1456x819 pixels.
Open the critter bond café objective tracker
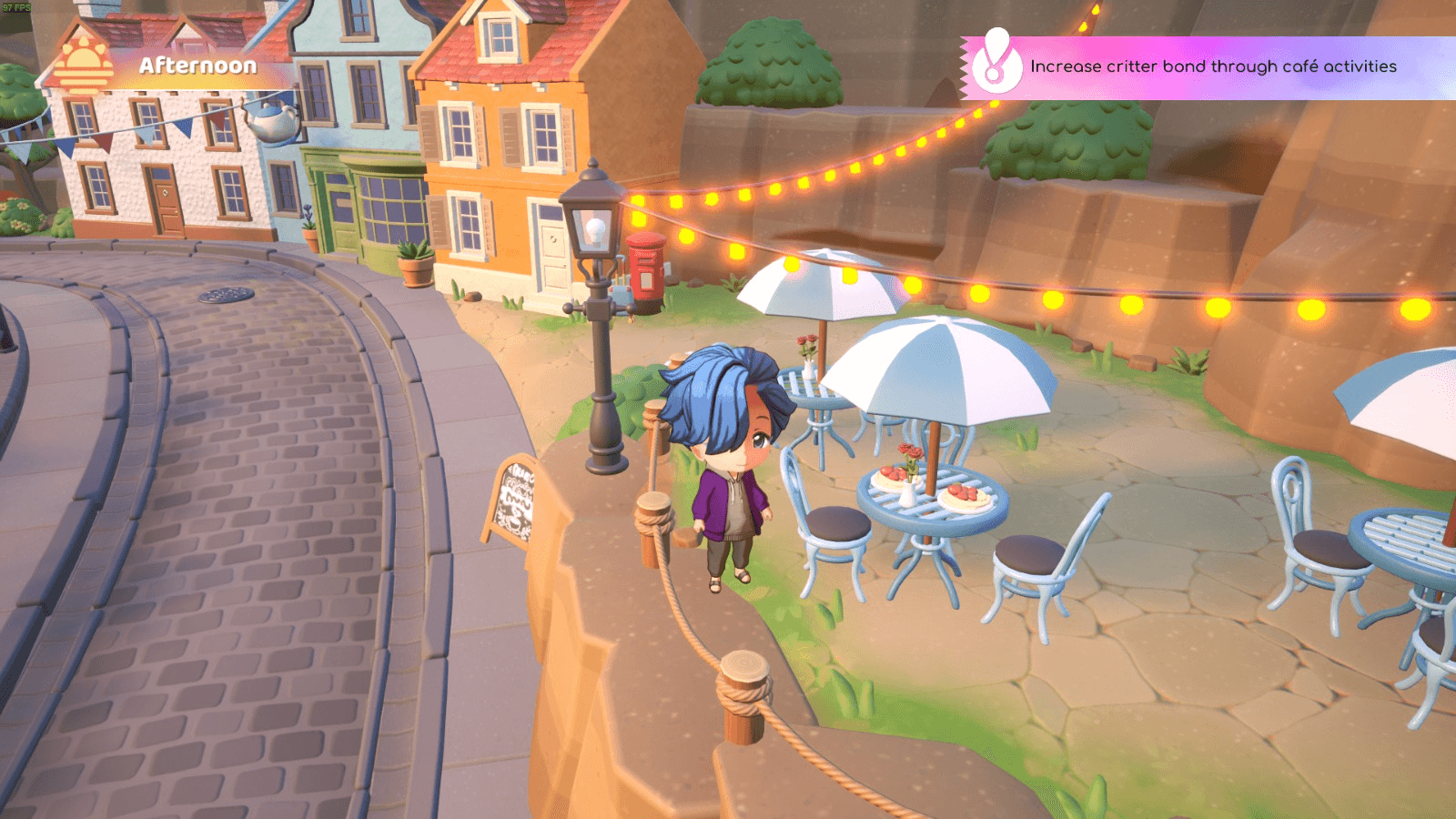click(x=1212, y=66)
